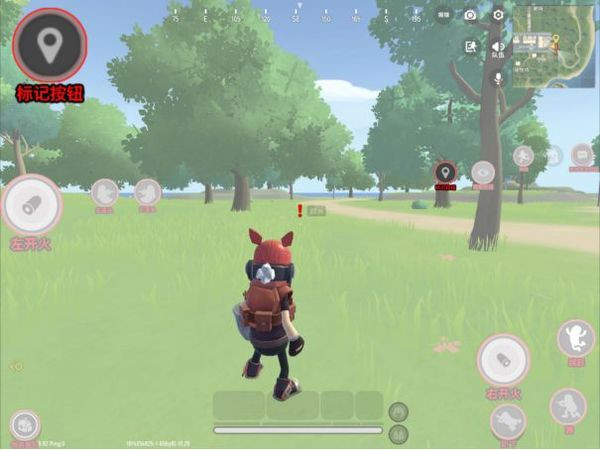Click the exit door icon beside the speaker
Viewport: 600px width, 450px height.
coord(470,46)
